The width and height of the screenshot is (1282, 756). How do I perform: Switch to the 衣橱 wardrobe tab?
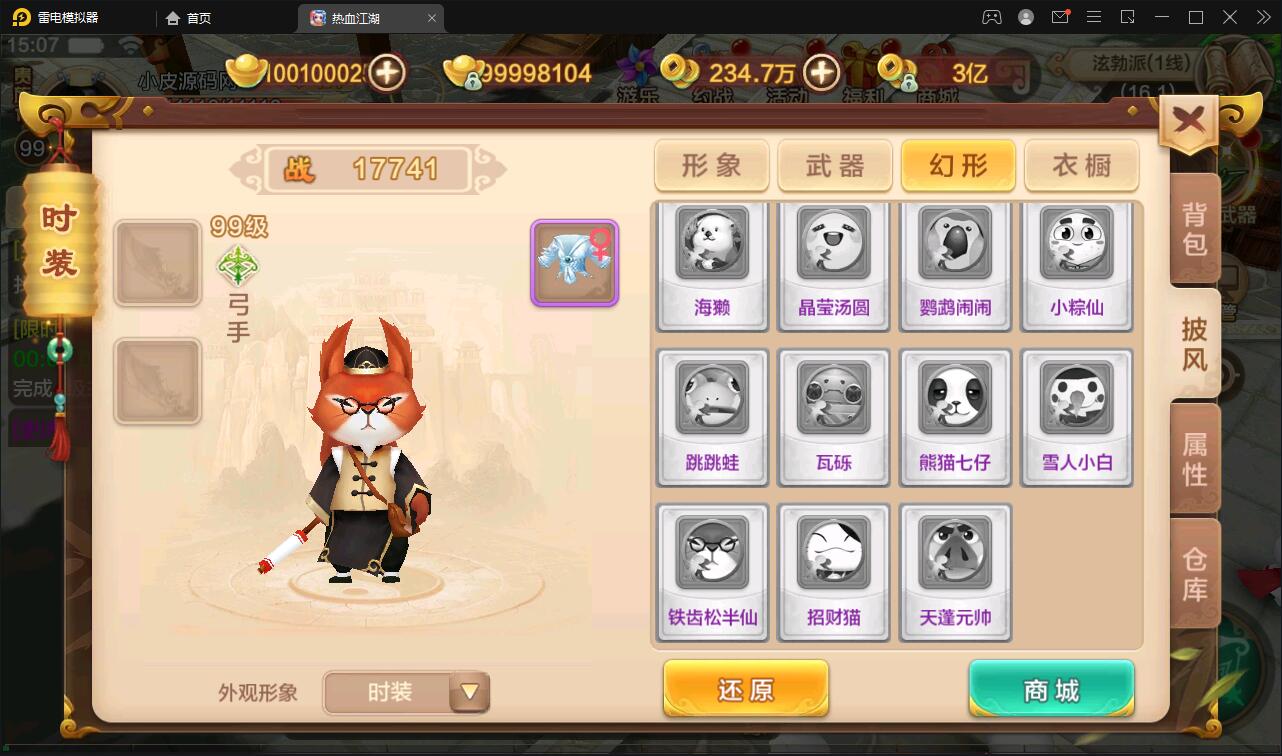[x=1080, y=166]
